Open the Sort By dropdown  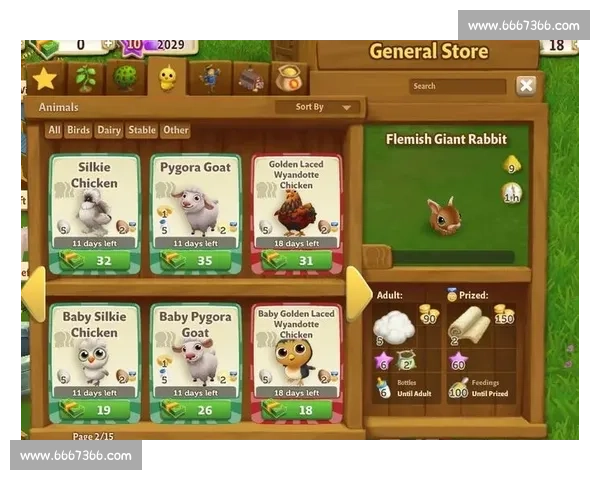click(318, 107)
